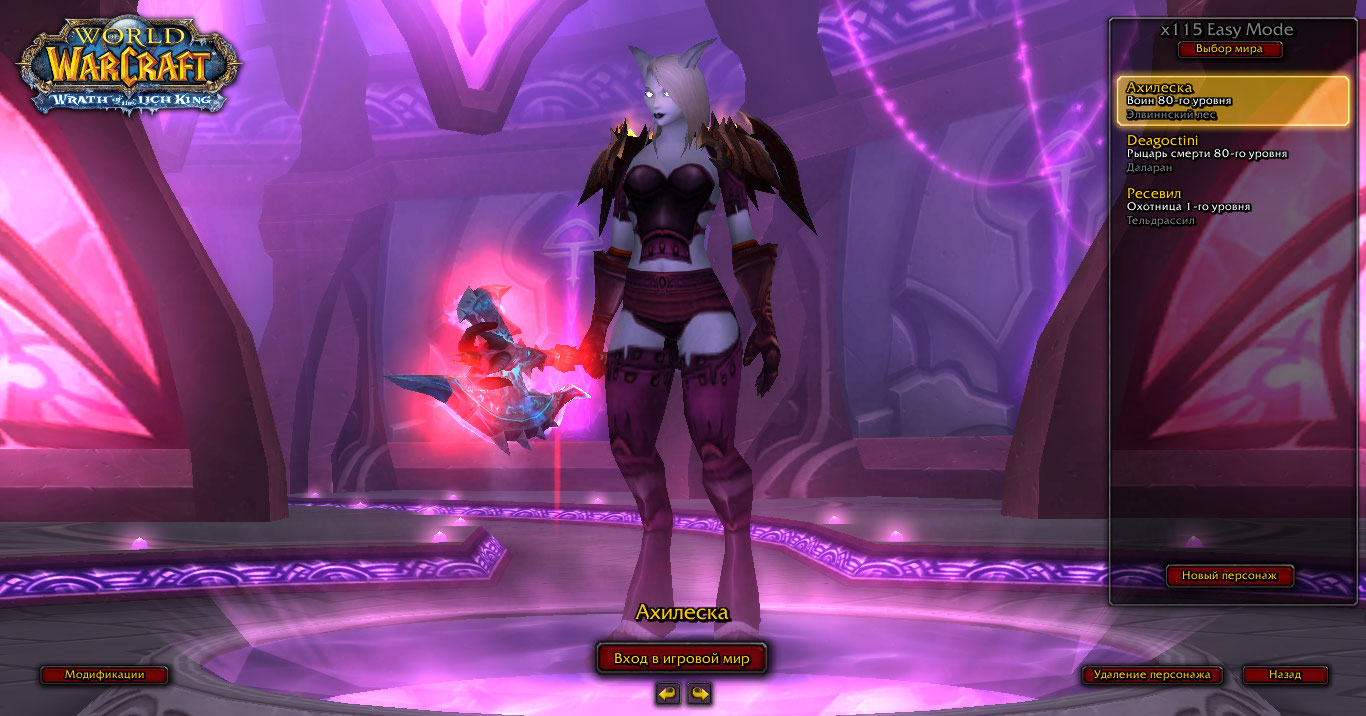Image resolution: width=1366 pixels, height=716 pixels.
Task: Select character Ахилеска in the list
Action: click(1232, 100)
